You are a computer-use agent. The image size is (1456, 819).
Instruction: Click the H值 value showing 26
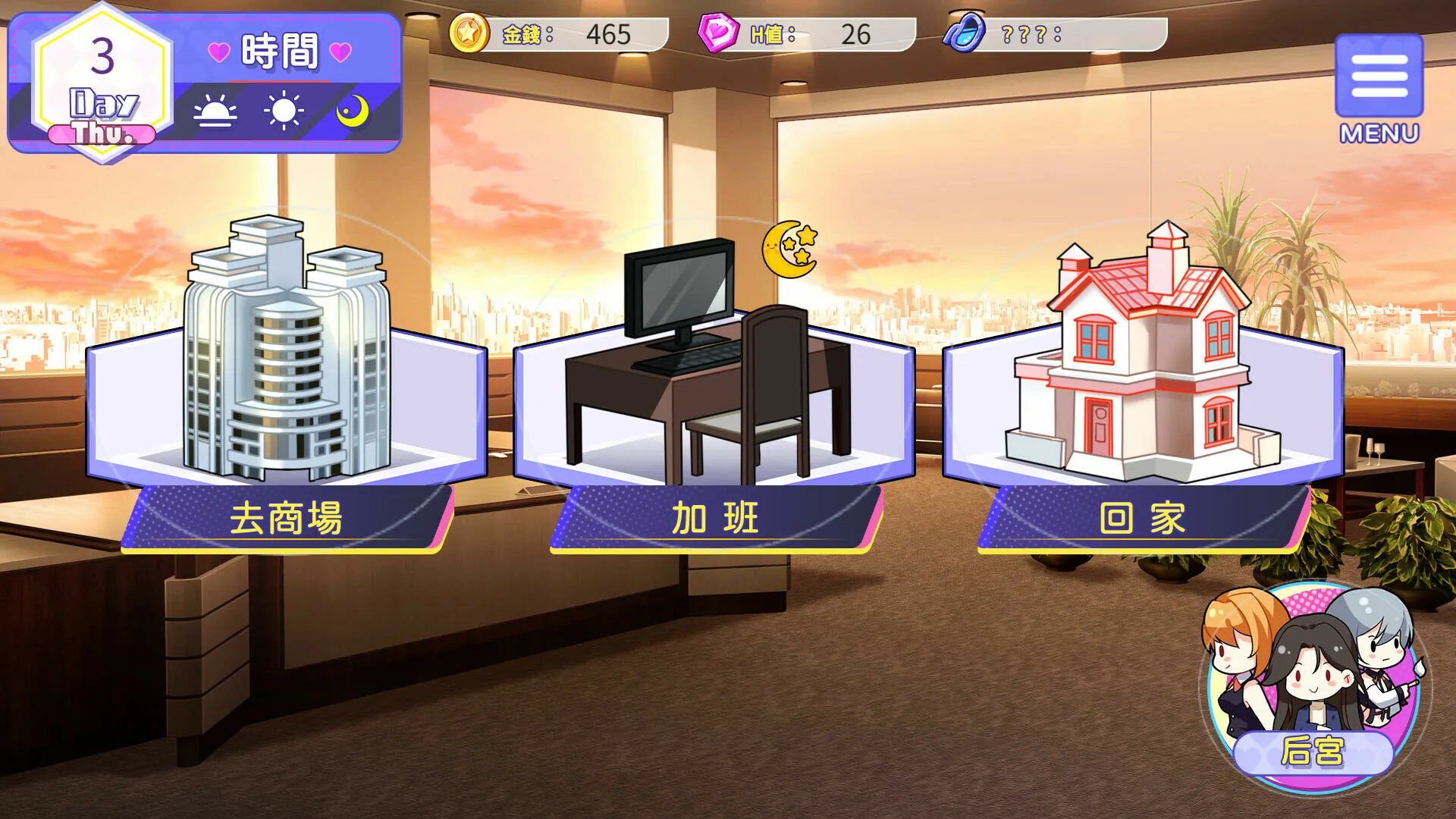[x=853, y=33]
